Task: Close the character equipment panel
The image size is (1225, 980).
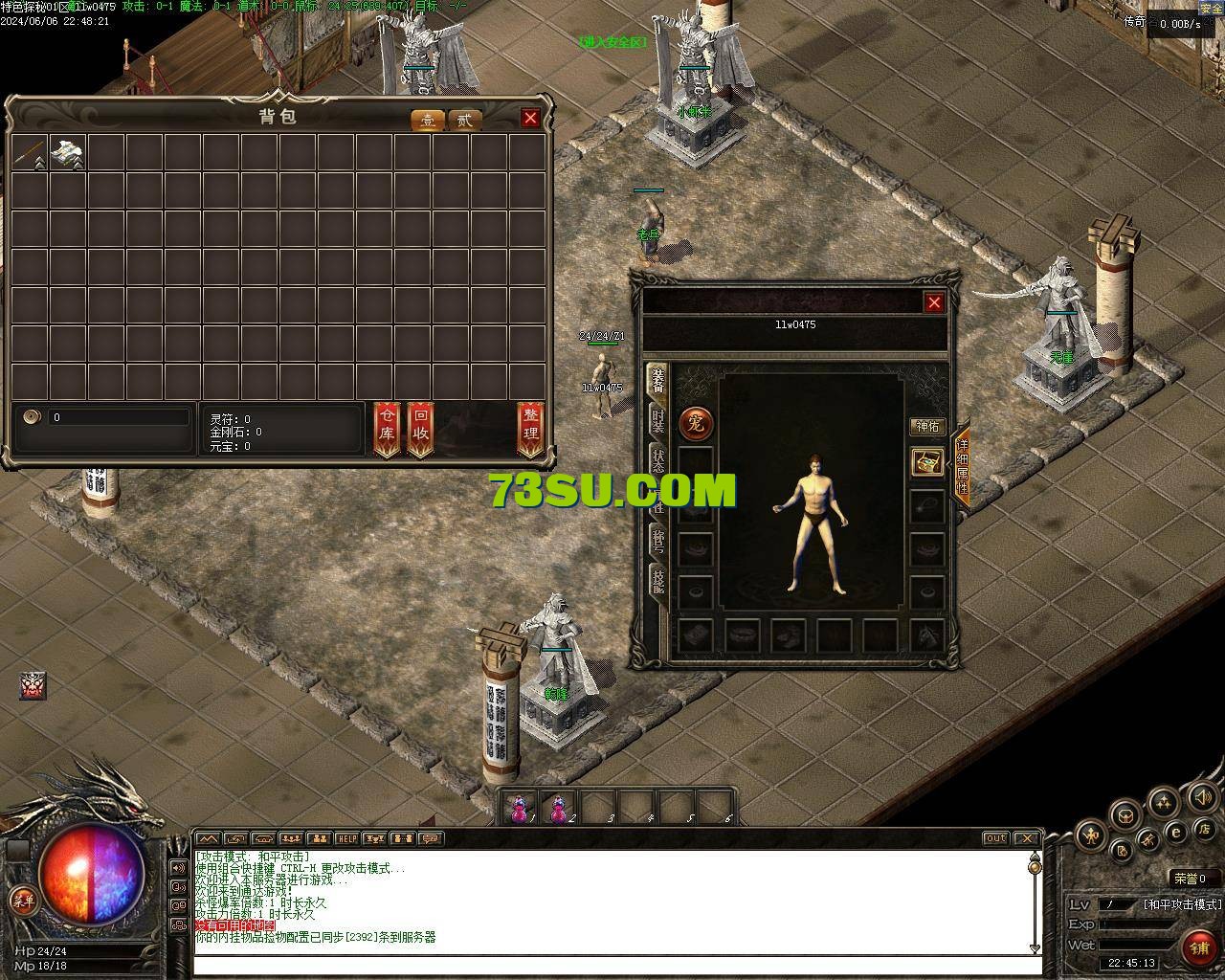Action: click(934, 302)
